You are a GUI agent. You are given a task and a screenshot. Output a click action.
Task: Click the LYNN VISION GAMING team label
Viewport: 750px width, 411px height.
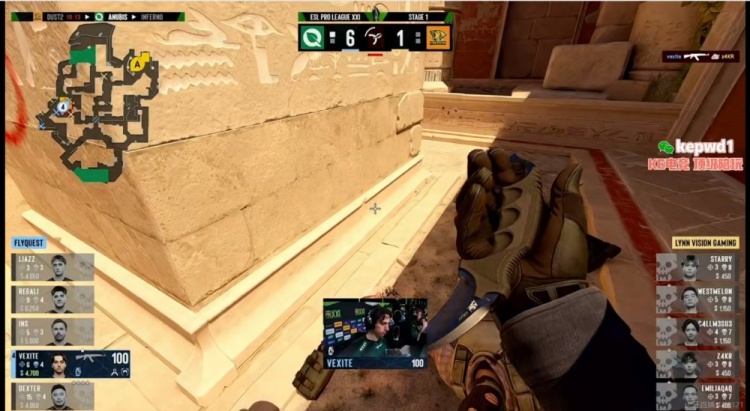(704, 243)
